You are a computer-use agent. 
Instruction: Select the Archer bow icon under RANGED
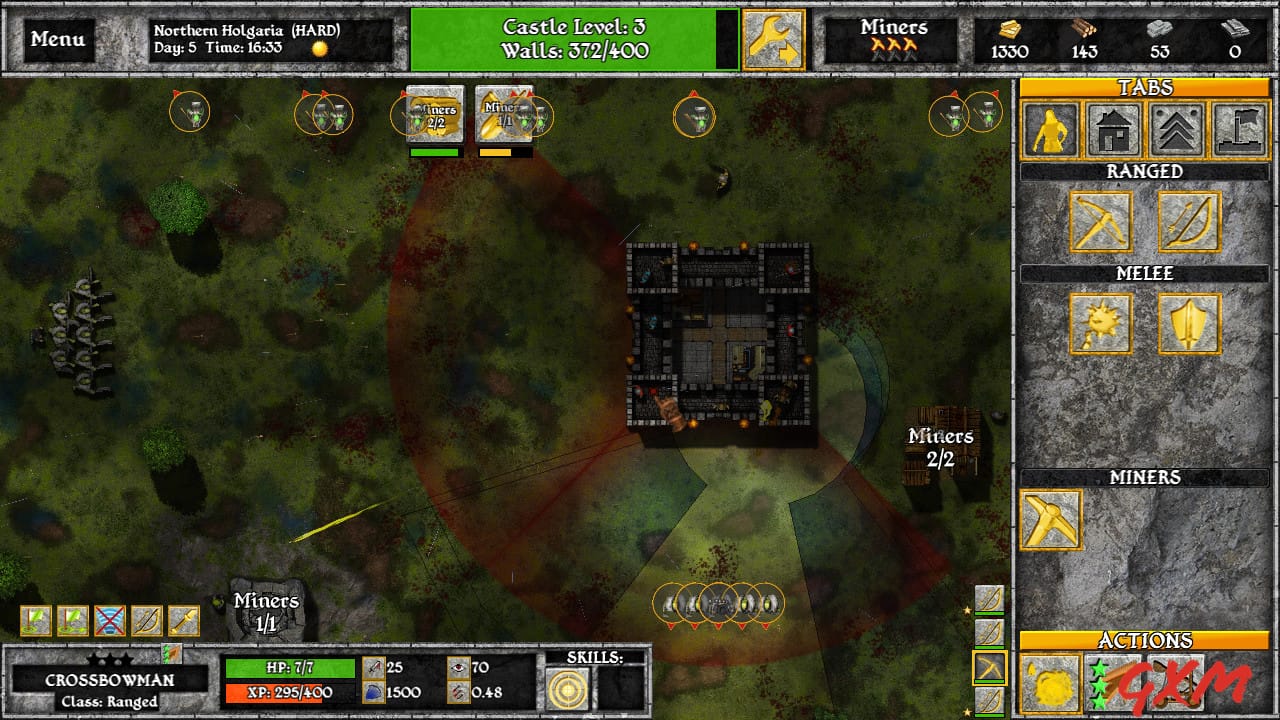pos(1192,222)
